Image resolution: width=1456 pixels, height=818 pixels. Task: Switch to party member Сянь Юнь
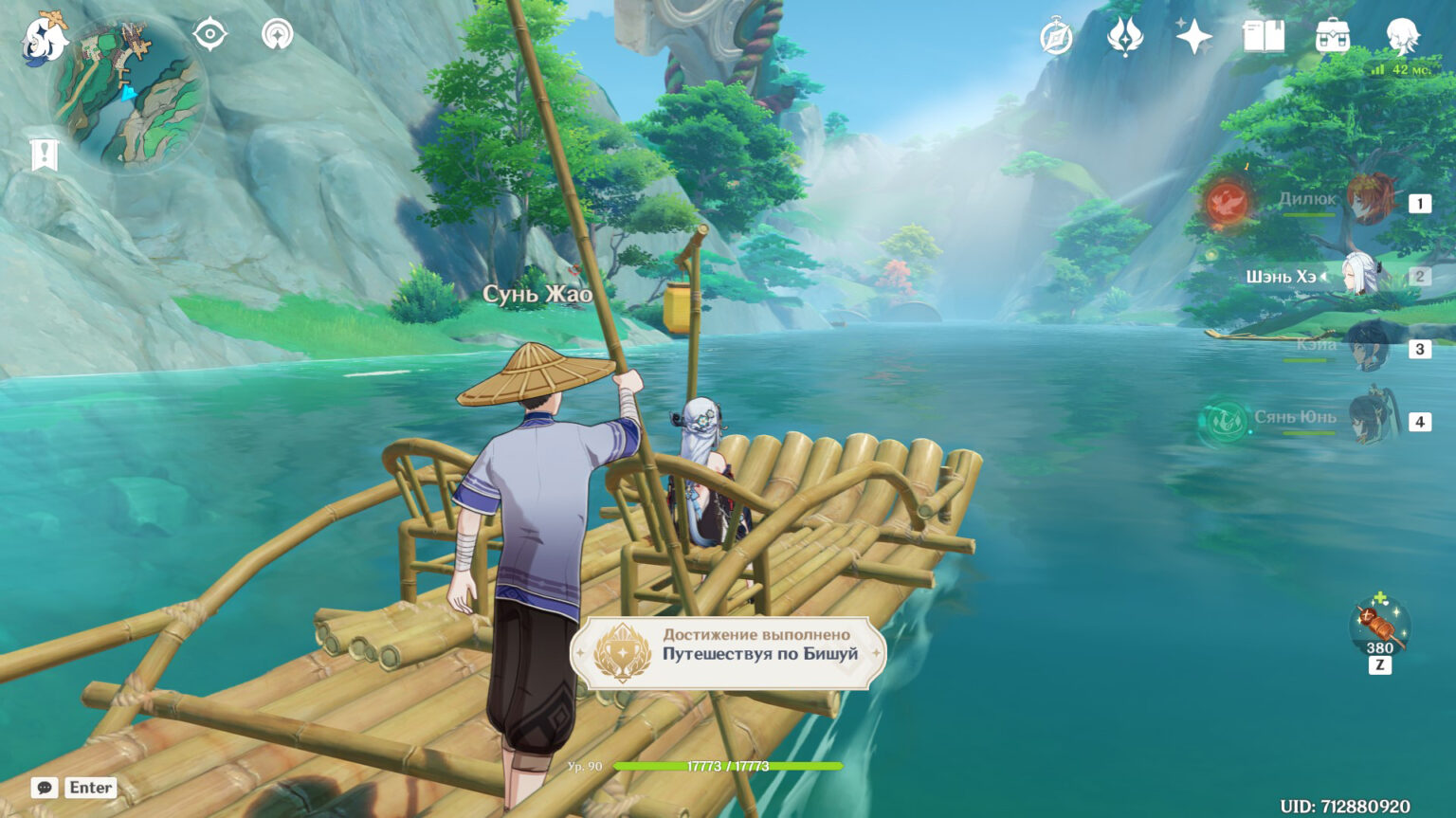pyautogui.click(x=1370, y=418)
